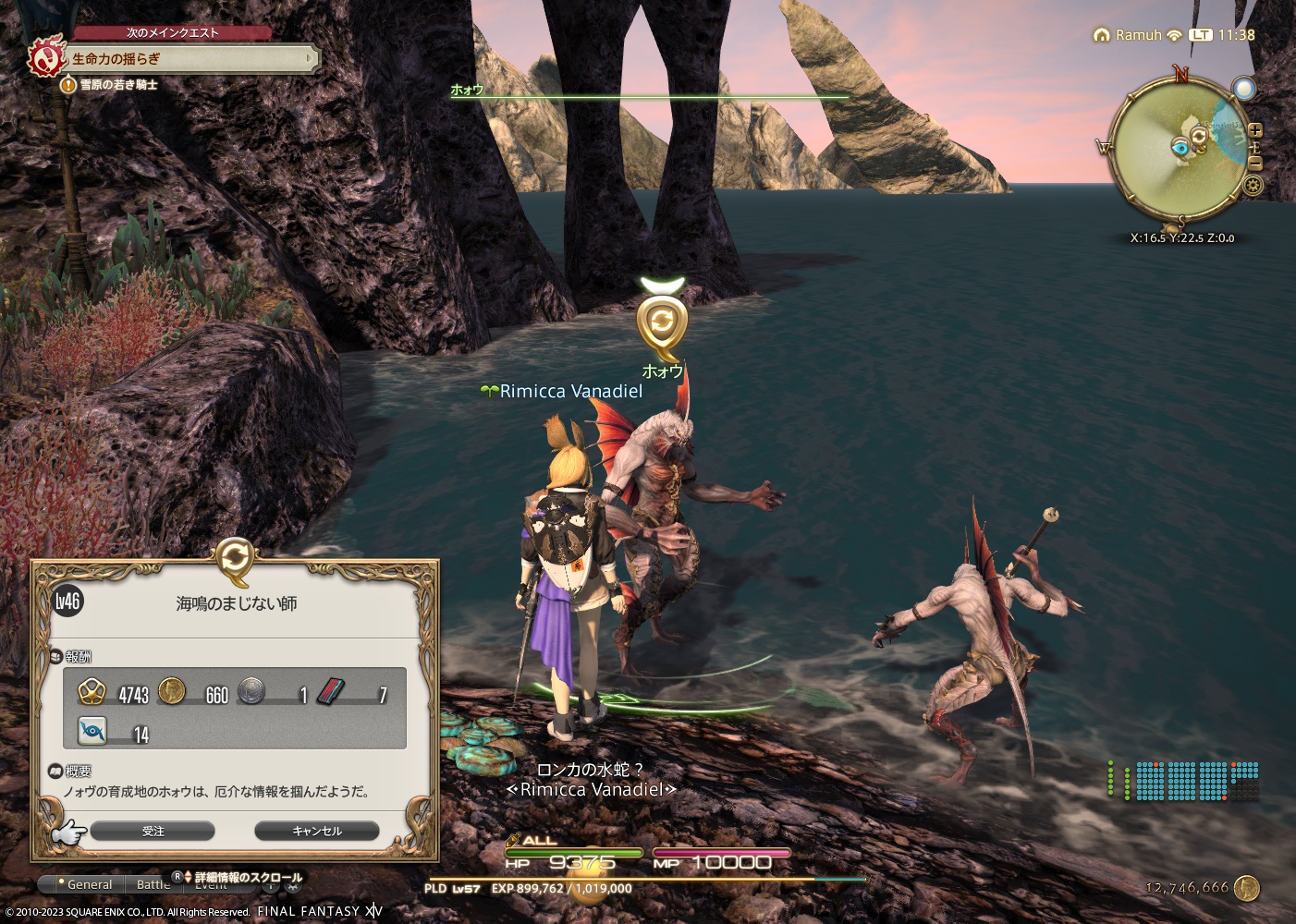Accept the levequest with the 受注 button

(153, 831)
